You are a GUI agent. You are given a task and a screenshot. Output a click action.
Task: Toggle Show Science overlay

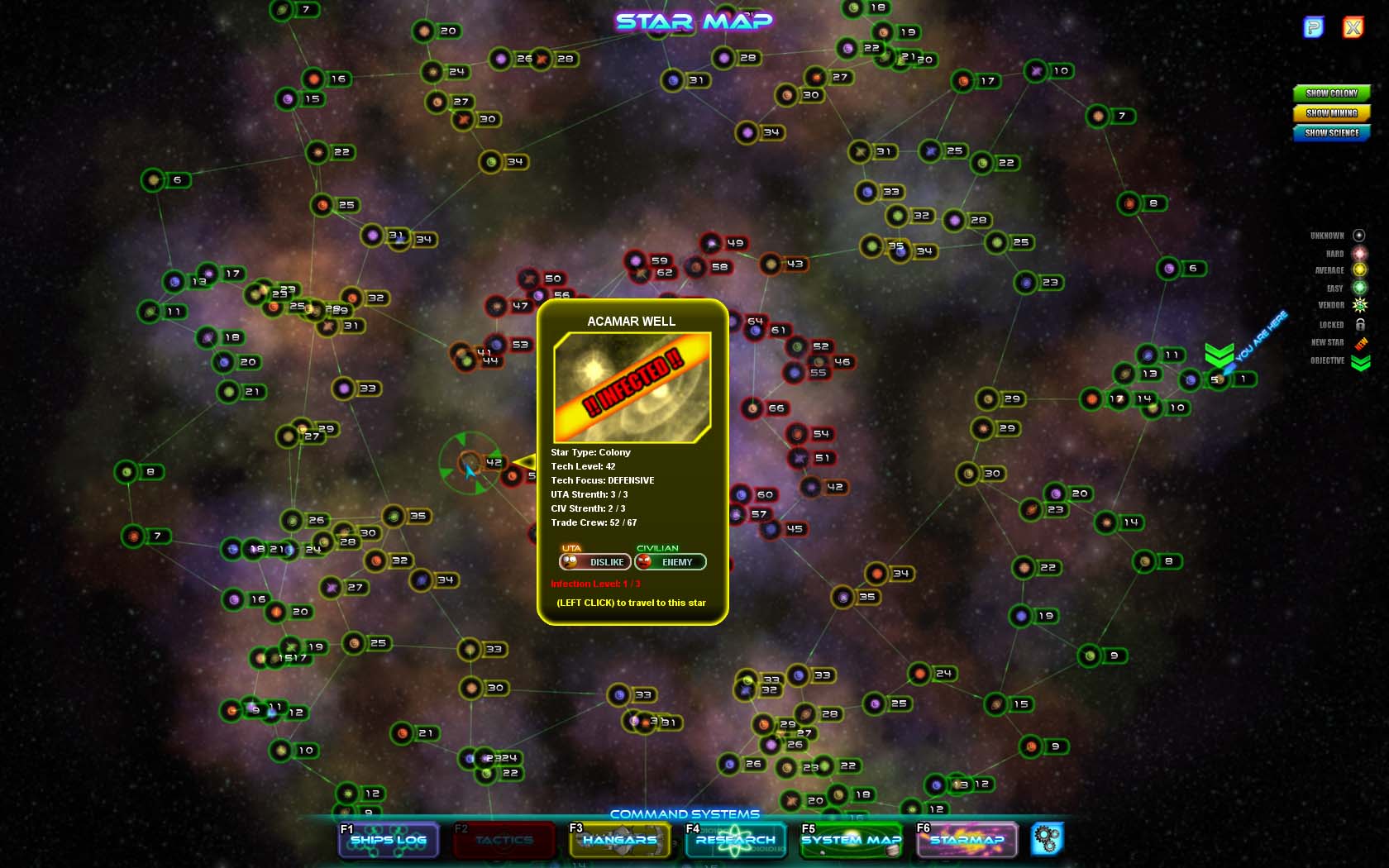[1331, 133]
